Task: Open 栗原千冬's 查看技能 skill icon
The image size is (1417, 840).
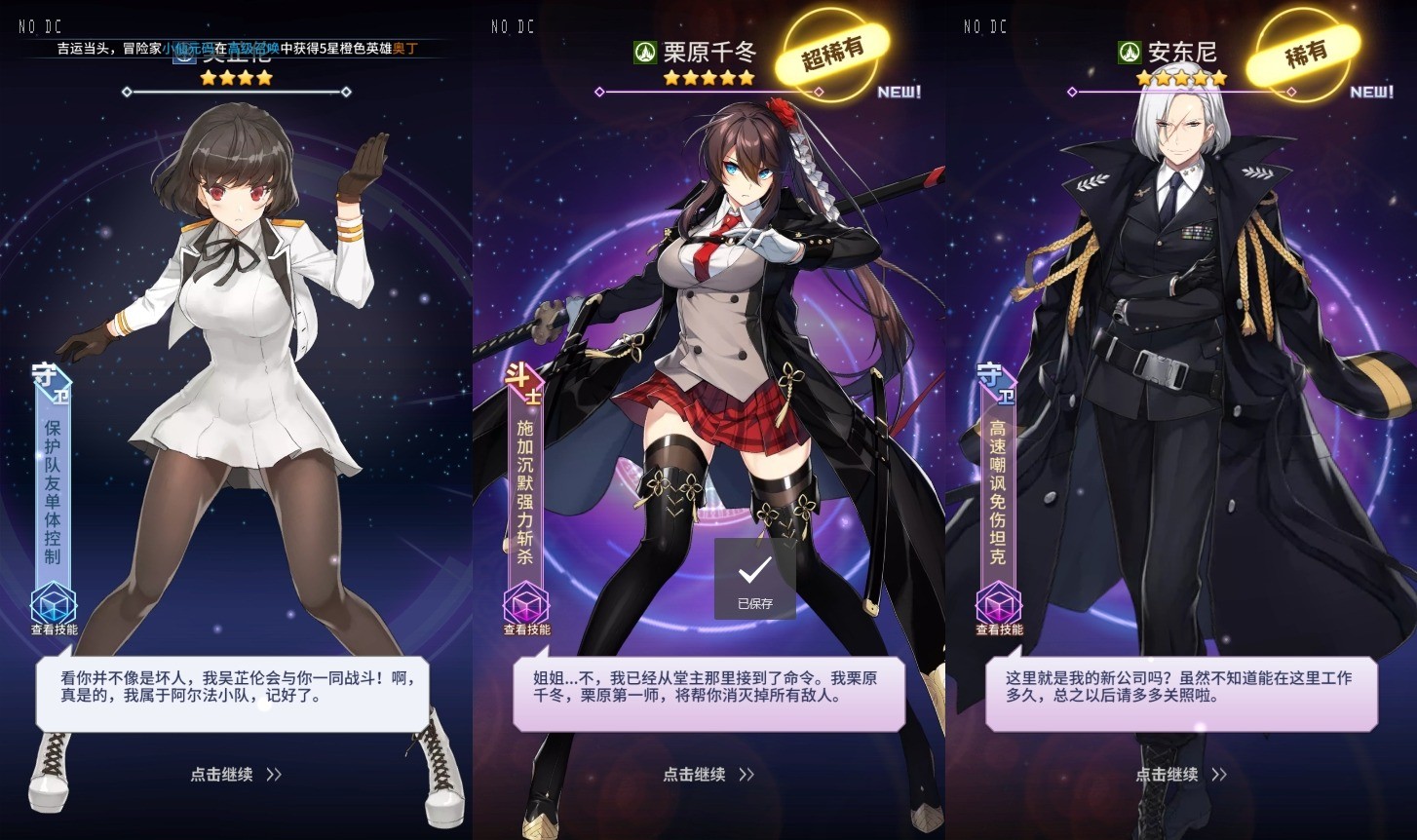Action: pyautogui.click(x=526, y=605)
